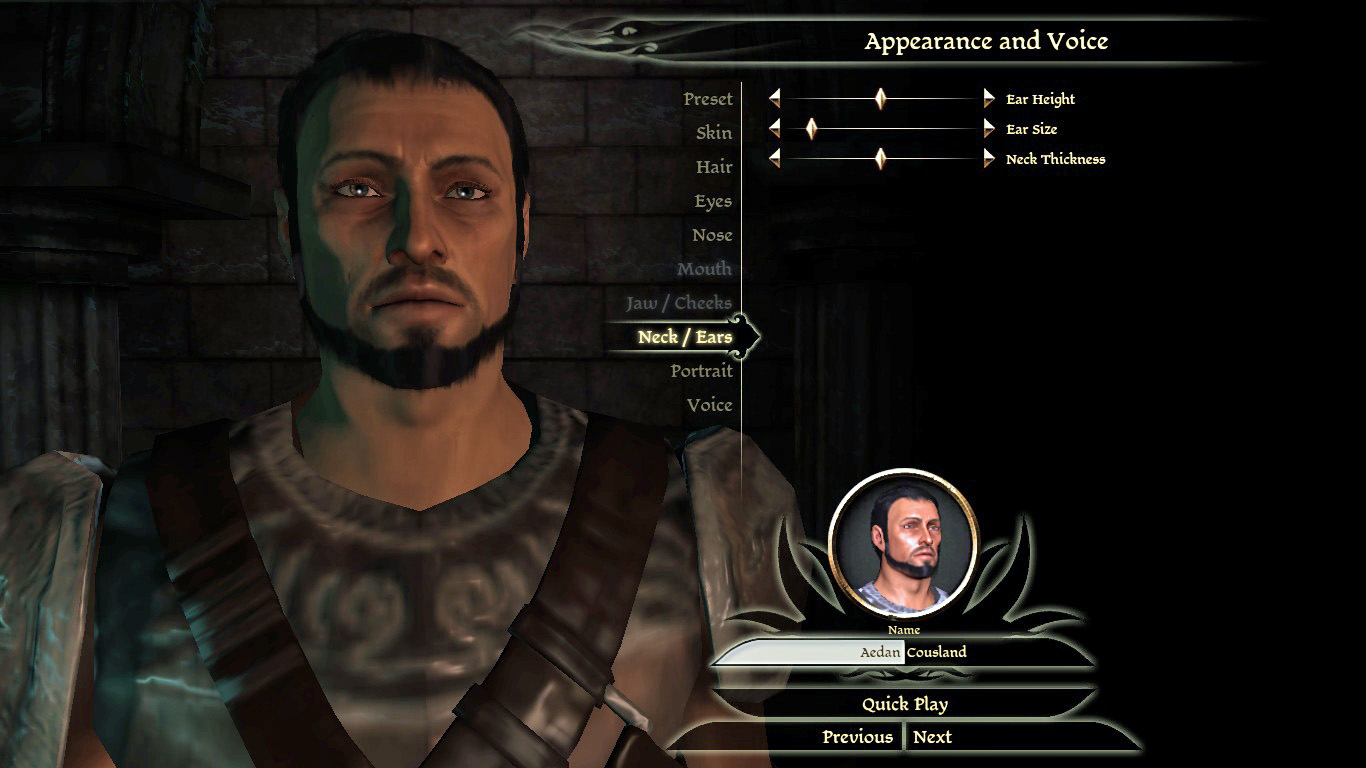Choose the Nose category
Image resolution: width=1366 pixels, height=768 pixels.
point(711,235)
